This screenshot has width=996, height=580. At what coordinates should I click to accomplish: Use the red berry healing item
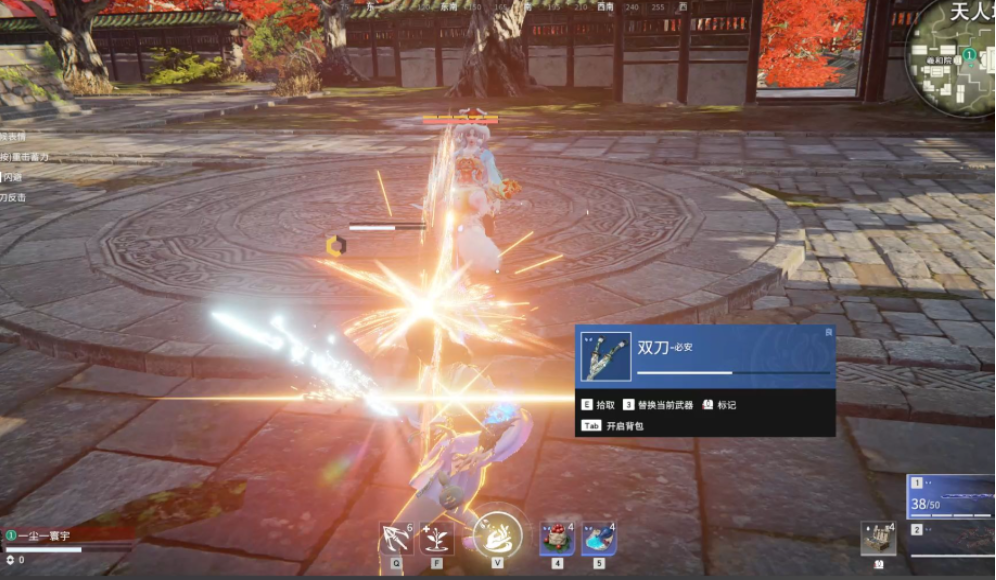(556, 538)
